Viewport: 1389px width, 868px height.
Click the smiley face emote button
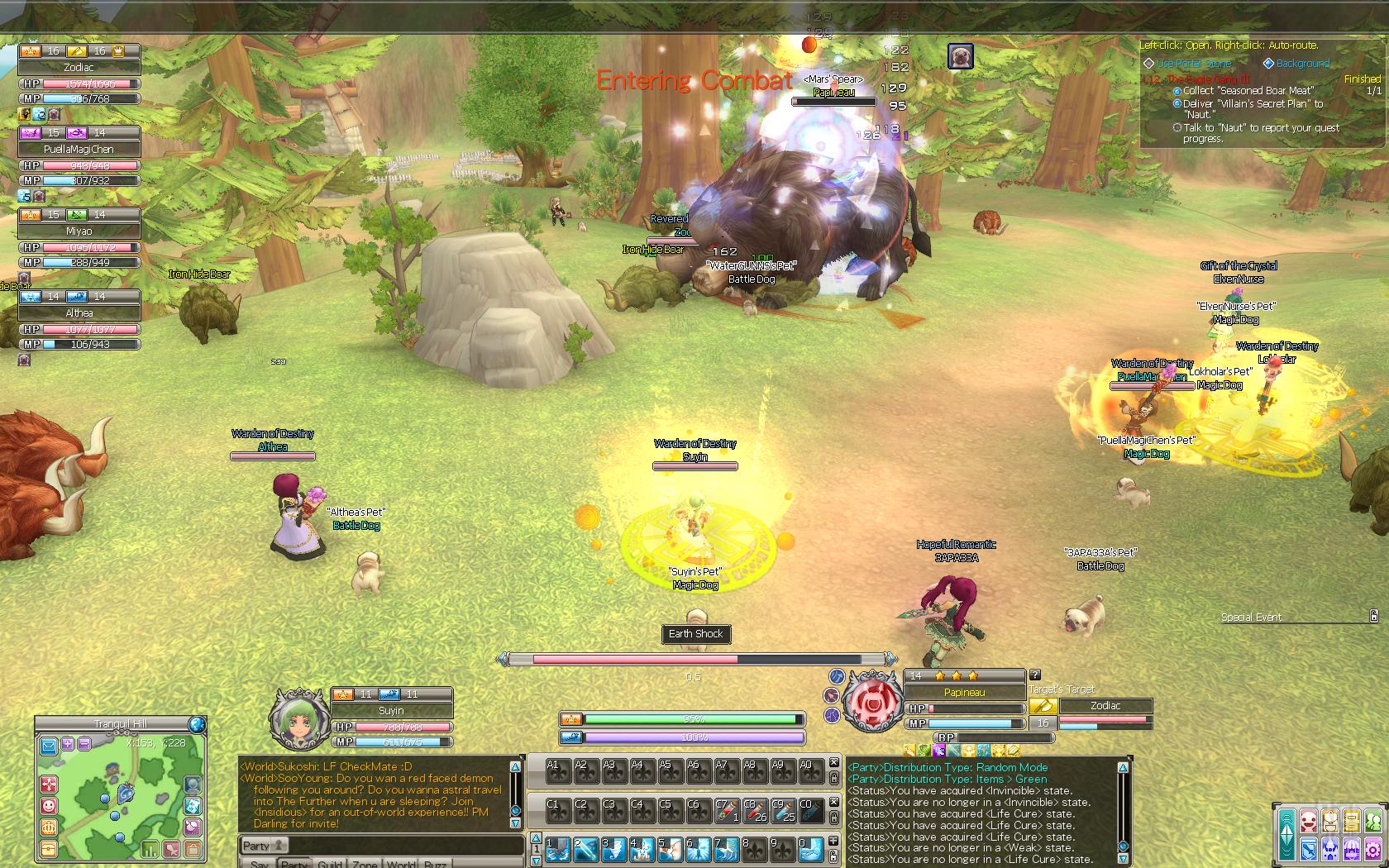pos(49,805)
